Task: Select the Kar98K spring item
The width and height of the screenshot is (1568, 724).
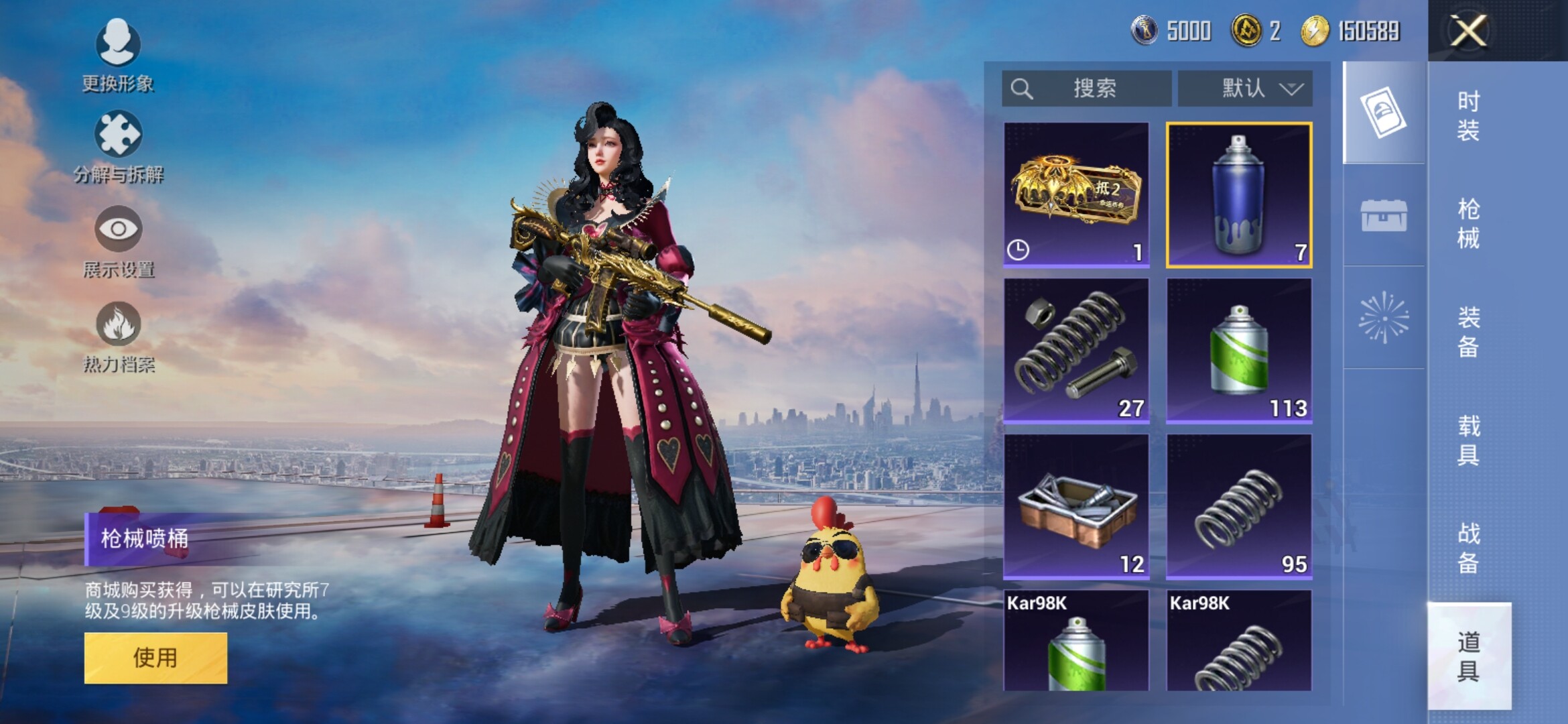Action: point(1239,642)
